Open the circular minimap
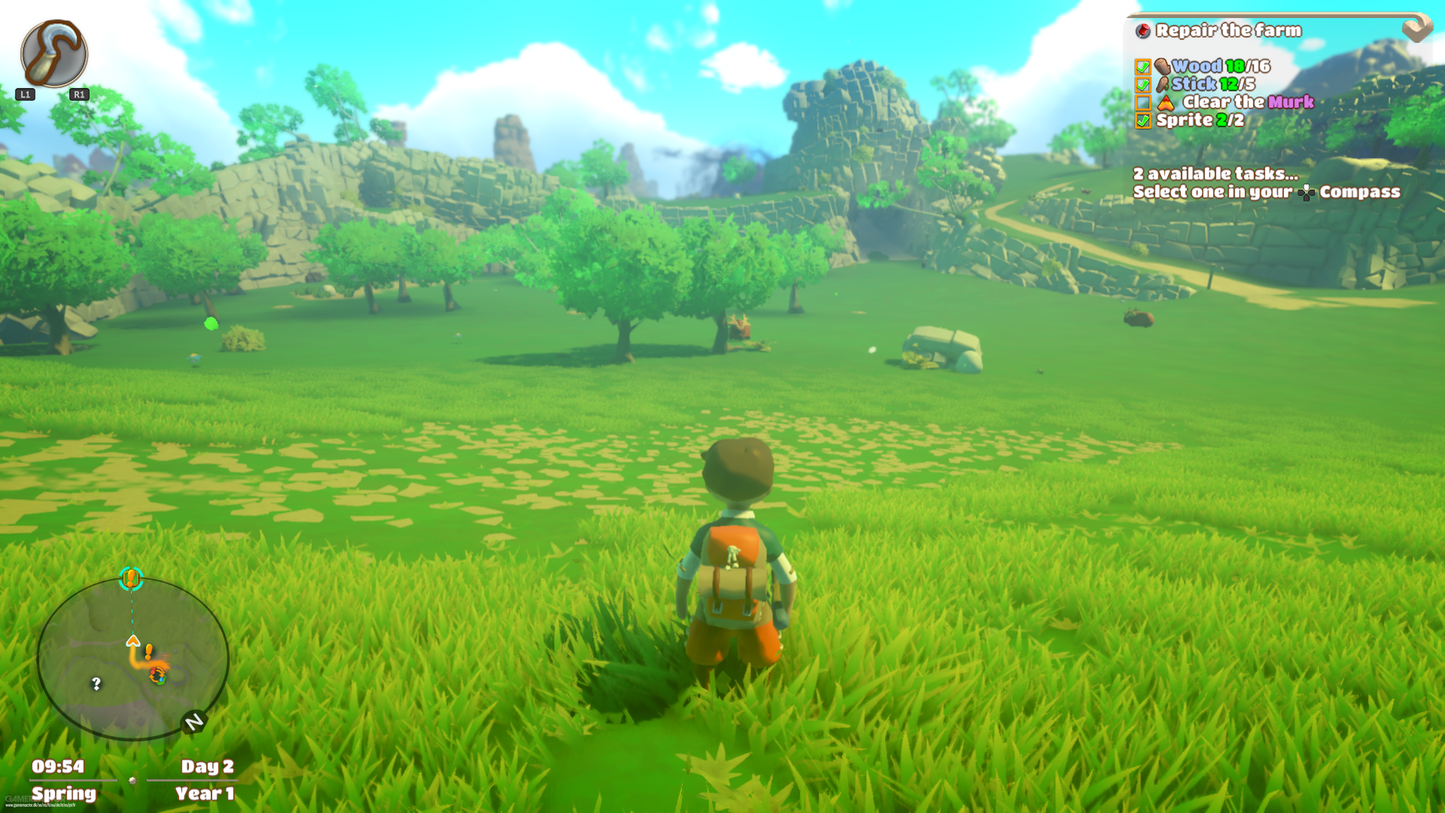1445x813 pixels. (133, 659)
